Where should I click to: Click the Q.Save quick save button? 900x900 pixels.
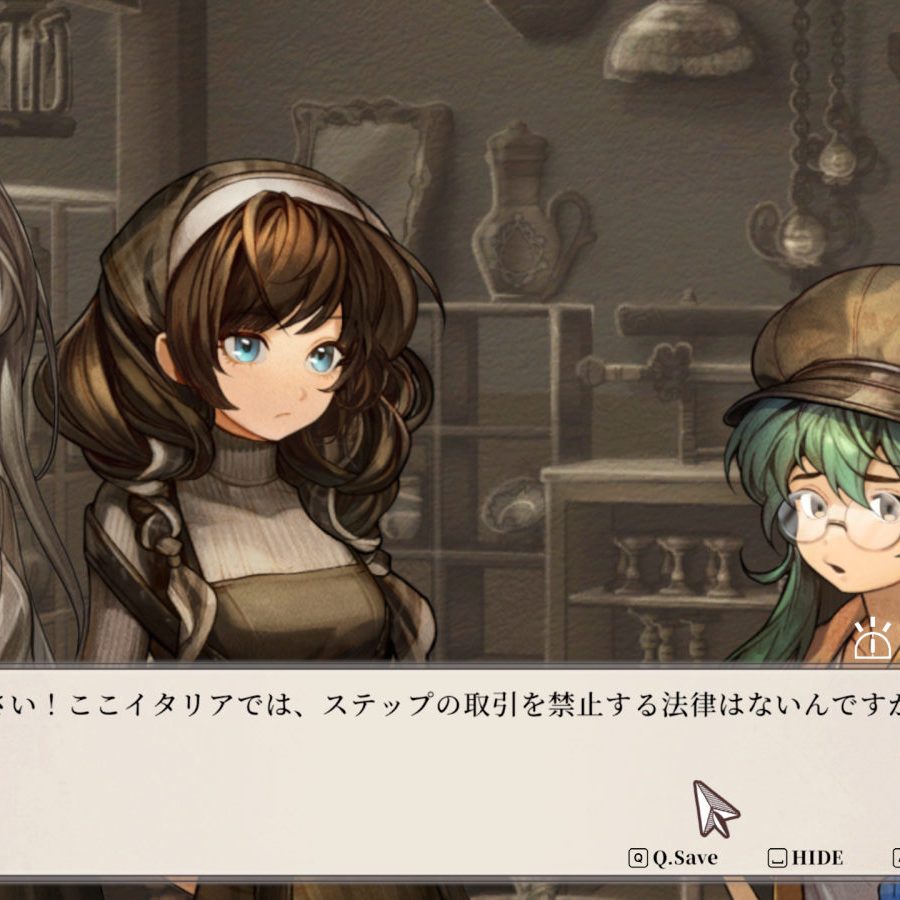(673, 858)
